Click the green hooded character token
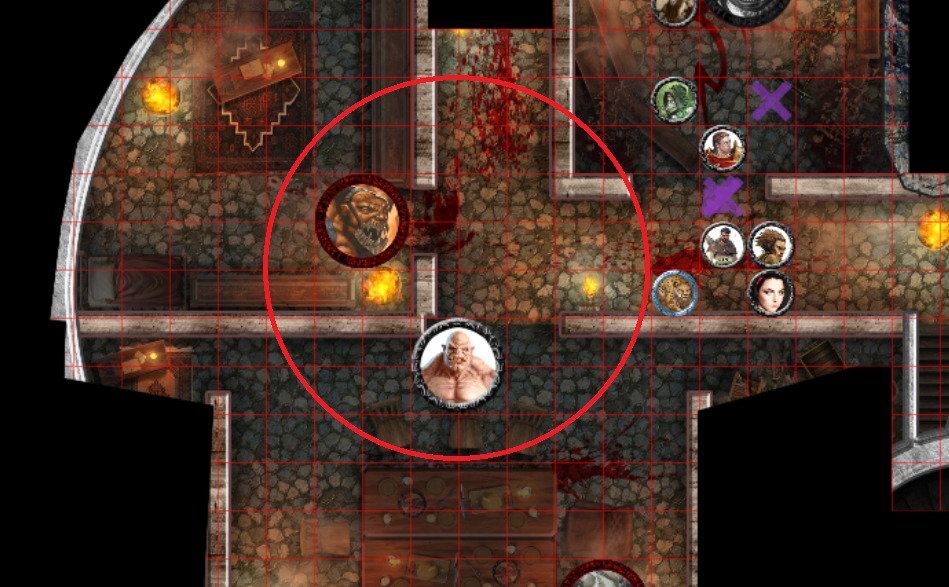The height and width of the screenshot is (587, 949). click(673, 98)
